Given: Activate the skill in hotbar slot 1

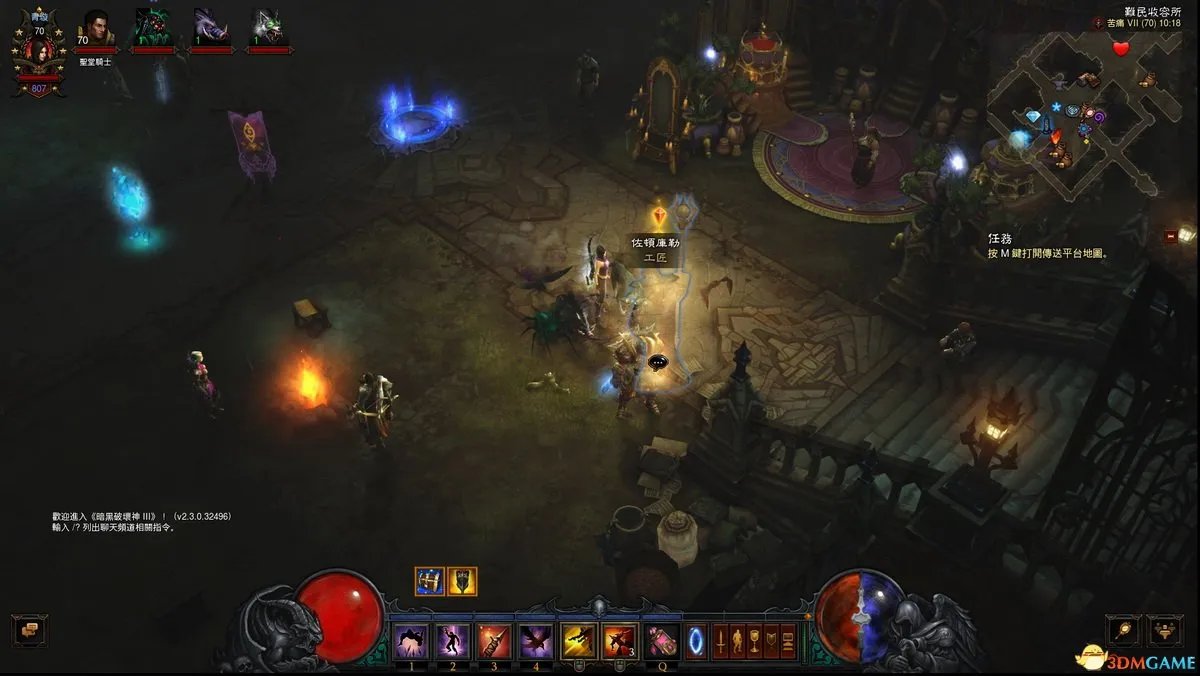Looking at the screenshot, I should click(412, 640).
